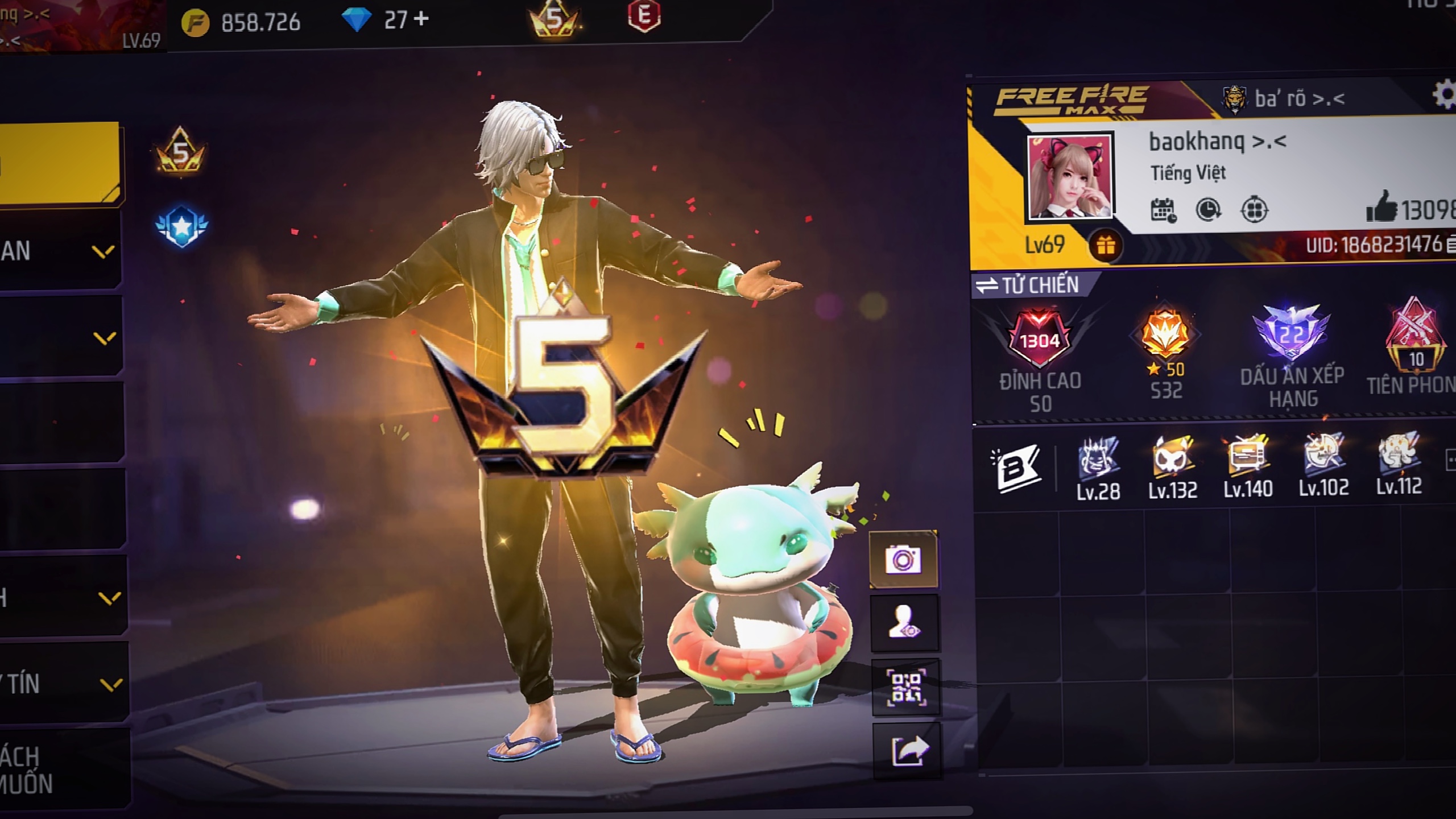1456x819 pixels.
Task: Open the red E badge icon
Action: coord(644,16)
